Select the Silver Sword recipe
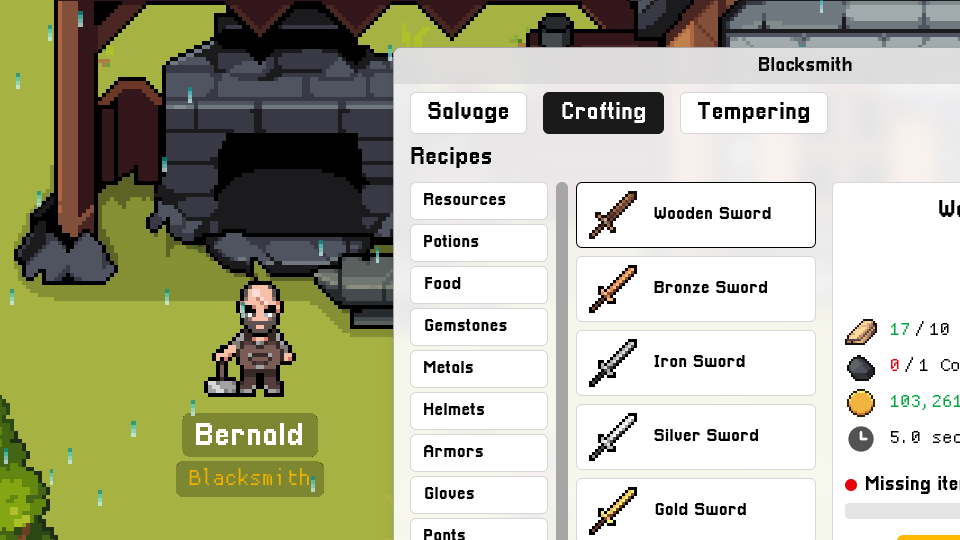 pyautogui.click(x=695, y=436)
